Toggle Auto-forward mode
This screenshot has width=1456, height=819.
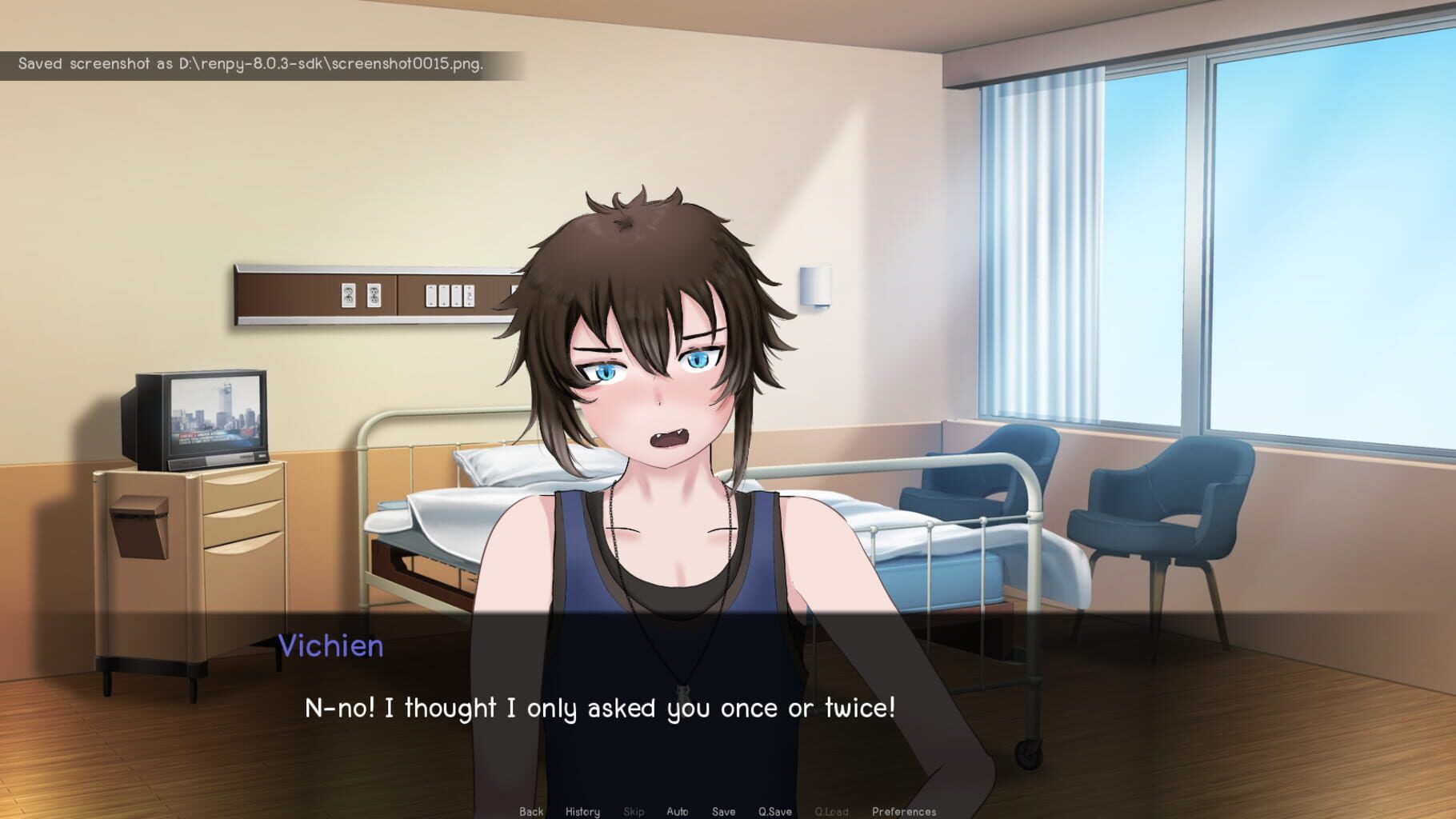tap(677, 810)
